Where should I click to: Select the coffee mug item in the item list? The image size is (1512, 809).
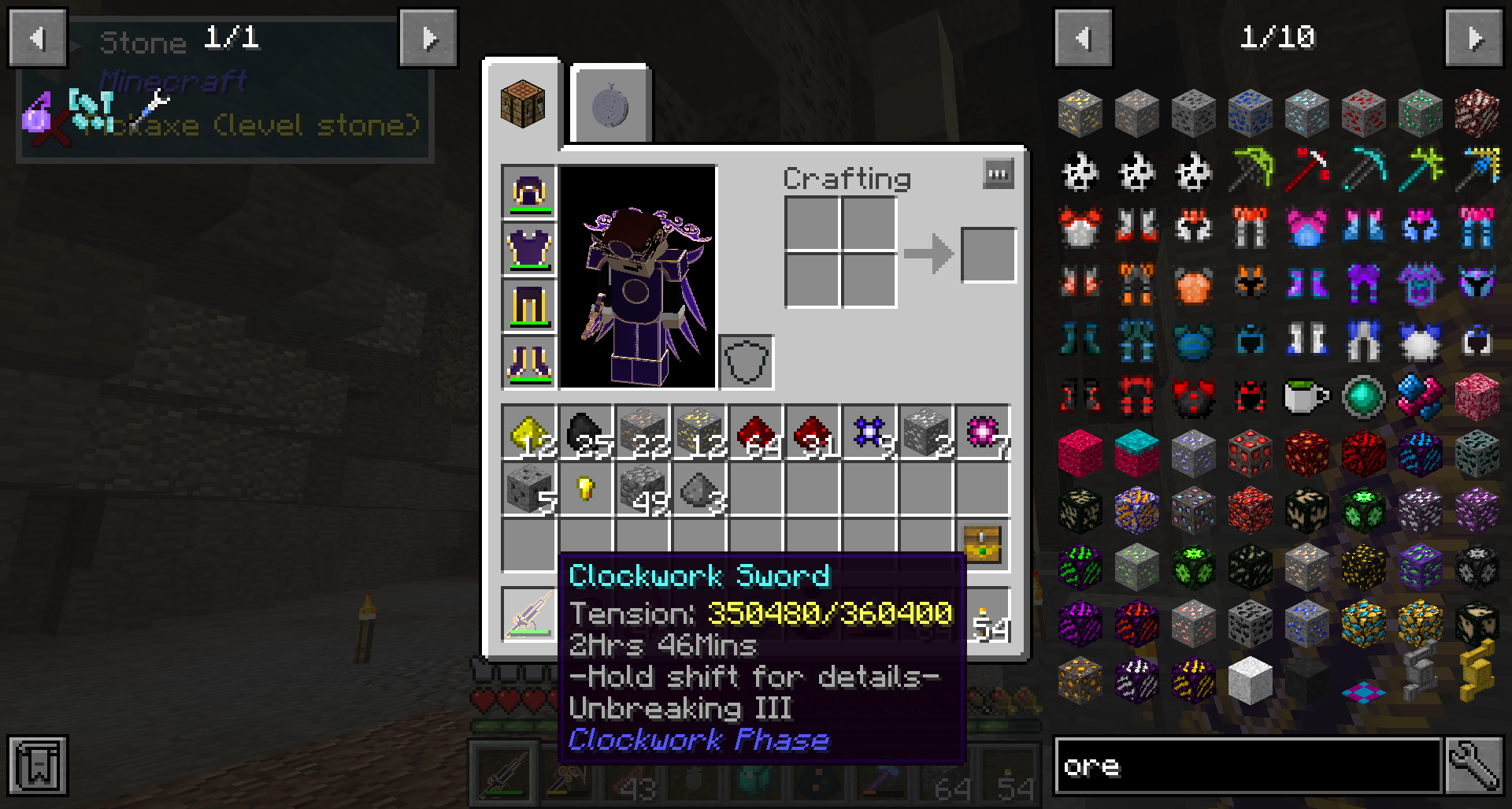[x=1306, y=396]
